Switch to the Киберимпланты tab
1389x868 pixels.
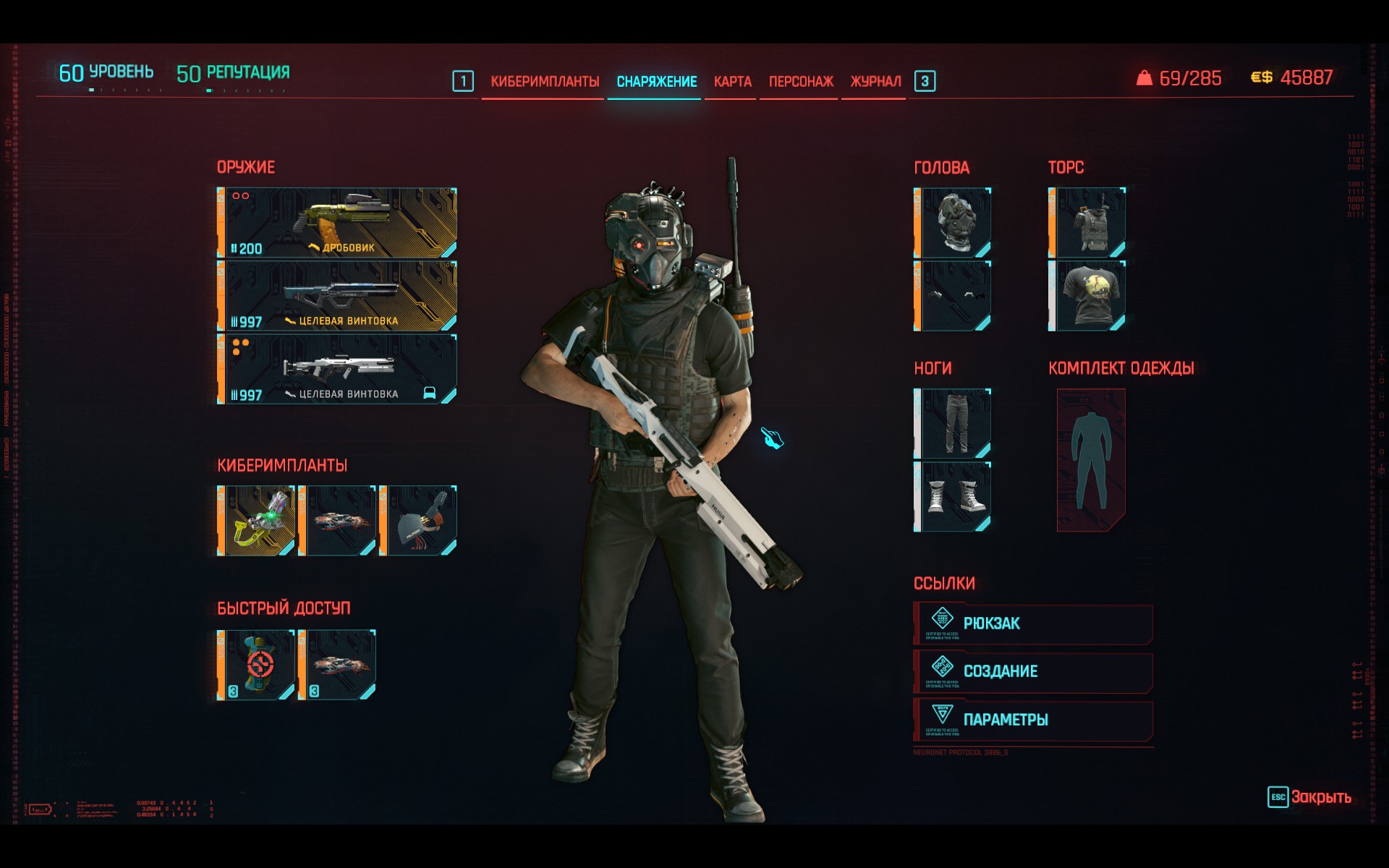click(545, 82)
